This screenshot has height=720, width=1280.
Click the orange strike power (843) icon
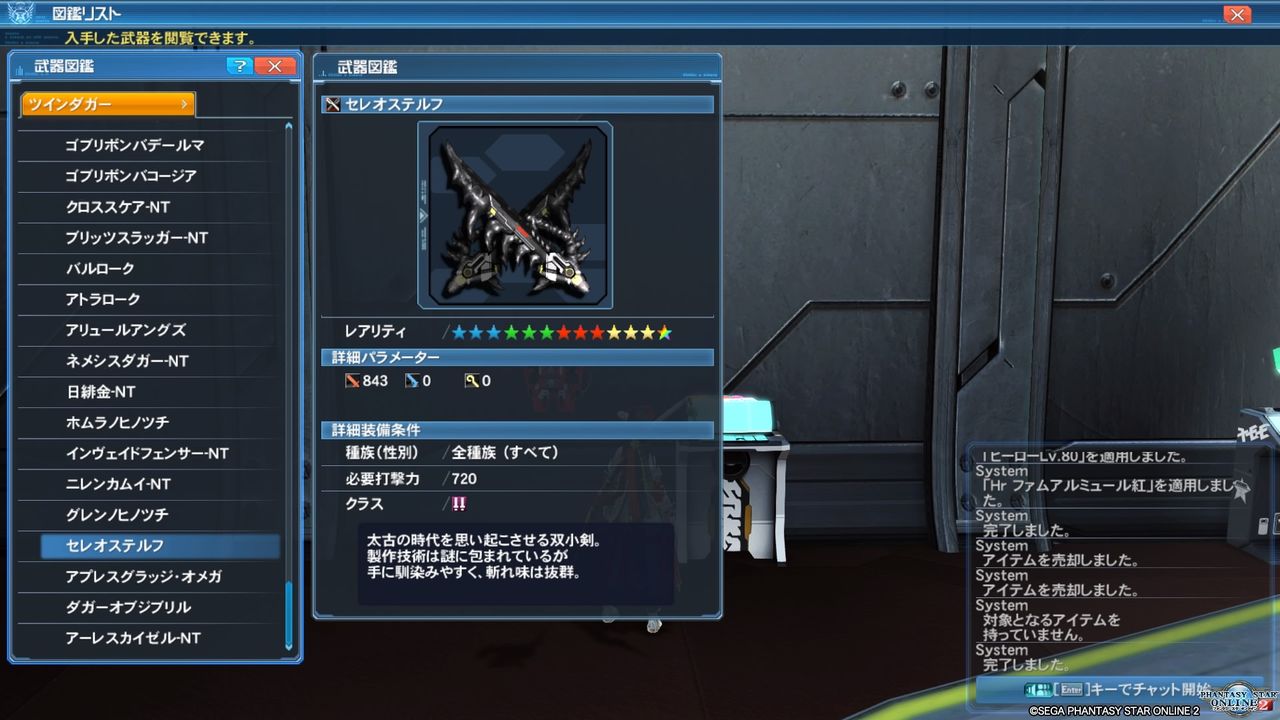tap(354, 381)
